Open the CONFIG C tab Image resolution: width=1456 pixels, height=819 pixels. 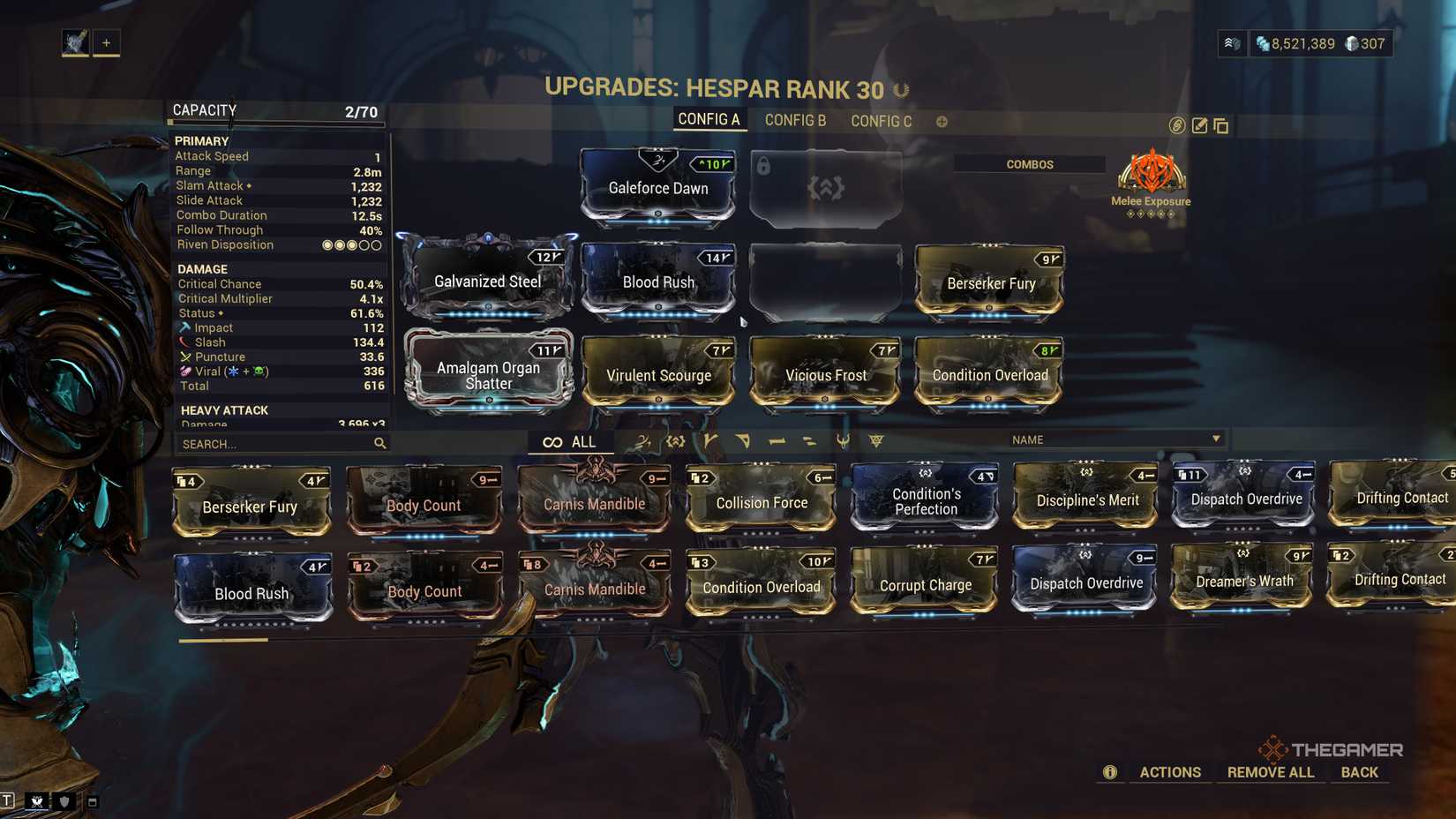tap(881, 121)
